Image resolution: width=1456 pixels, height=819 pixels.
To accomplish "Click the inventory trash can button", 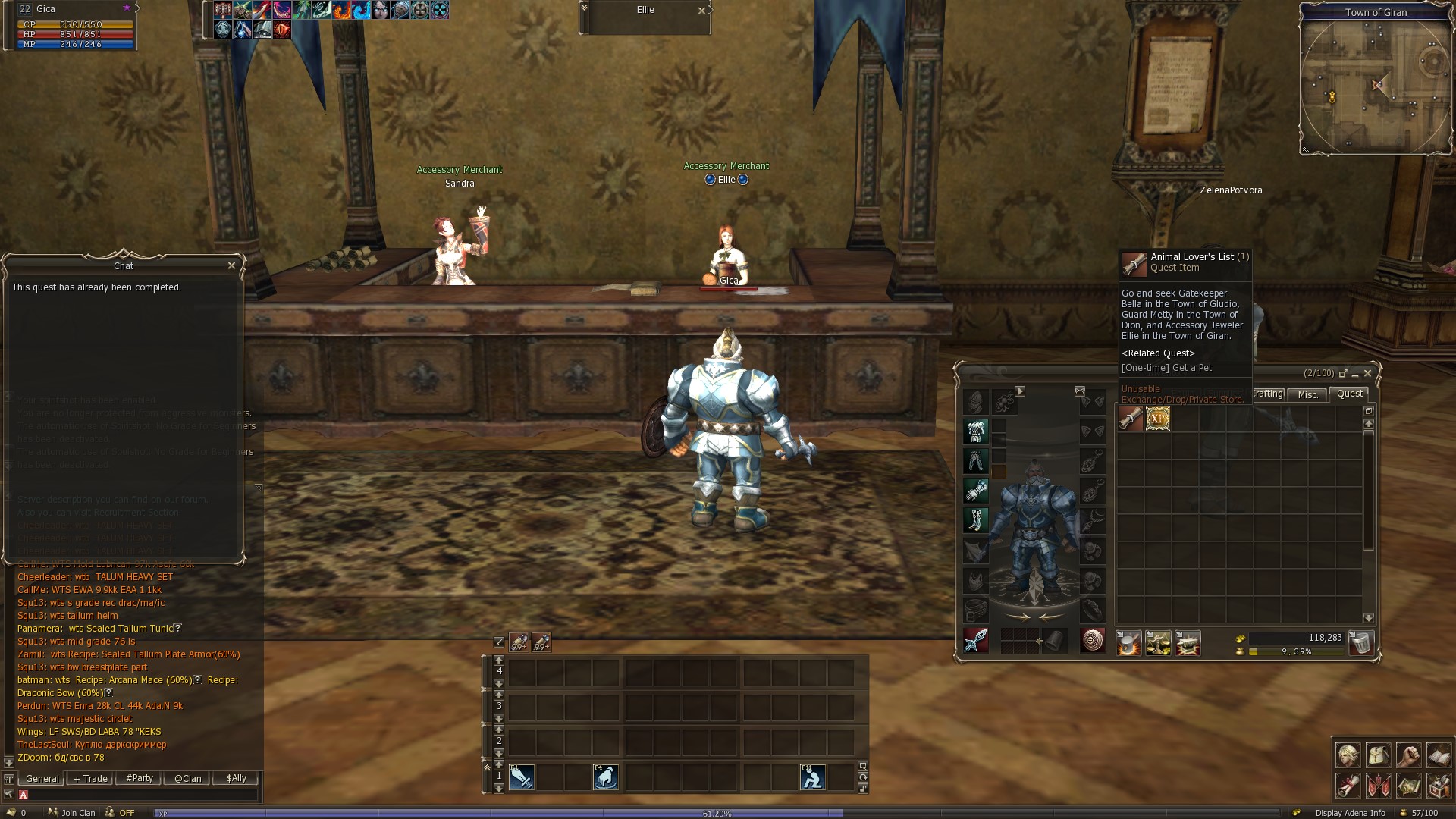I will (x=1361, y=643).
